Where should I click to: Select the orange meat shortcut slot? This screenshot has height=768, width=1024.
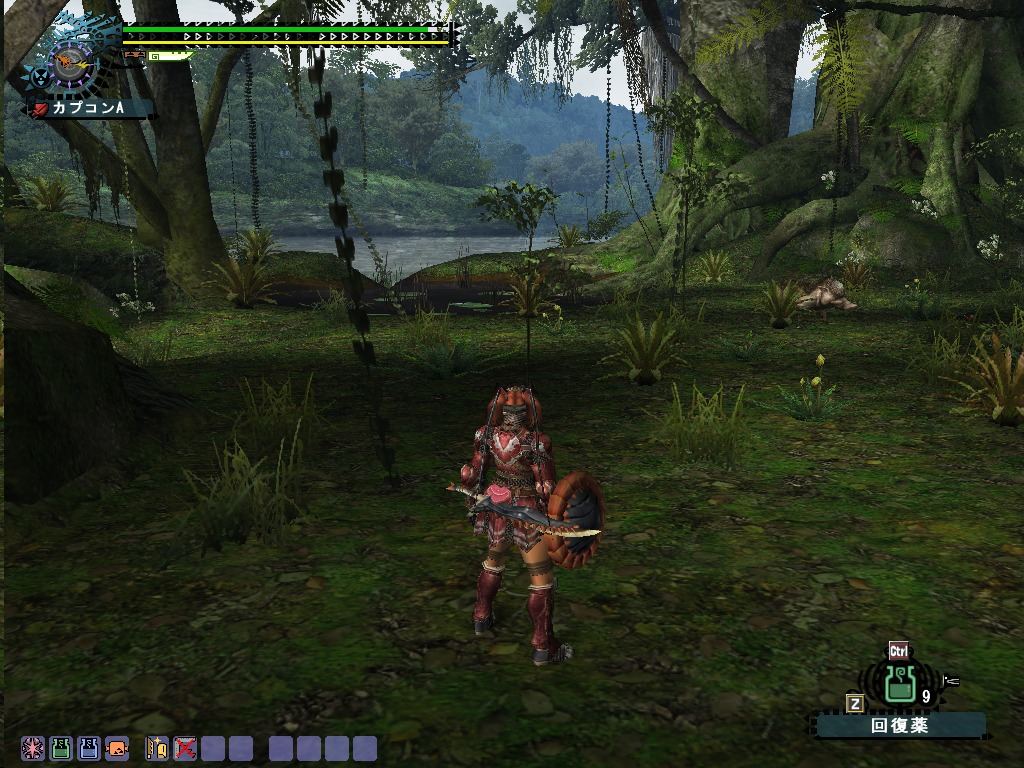[117, 748]
